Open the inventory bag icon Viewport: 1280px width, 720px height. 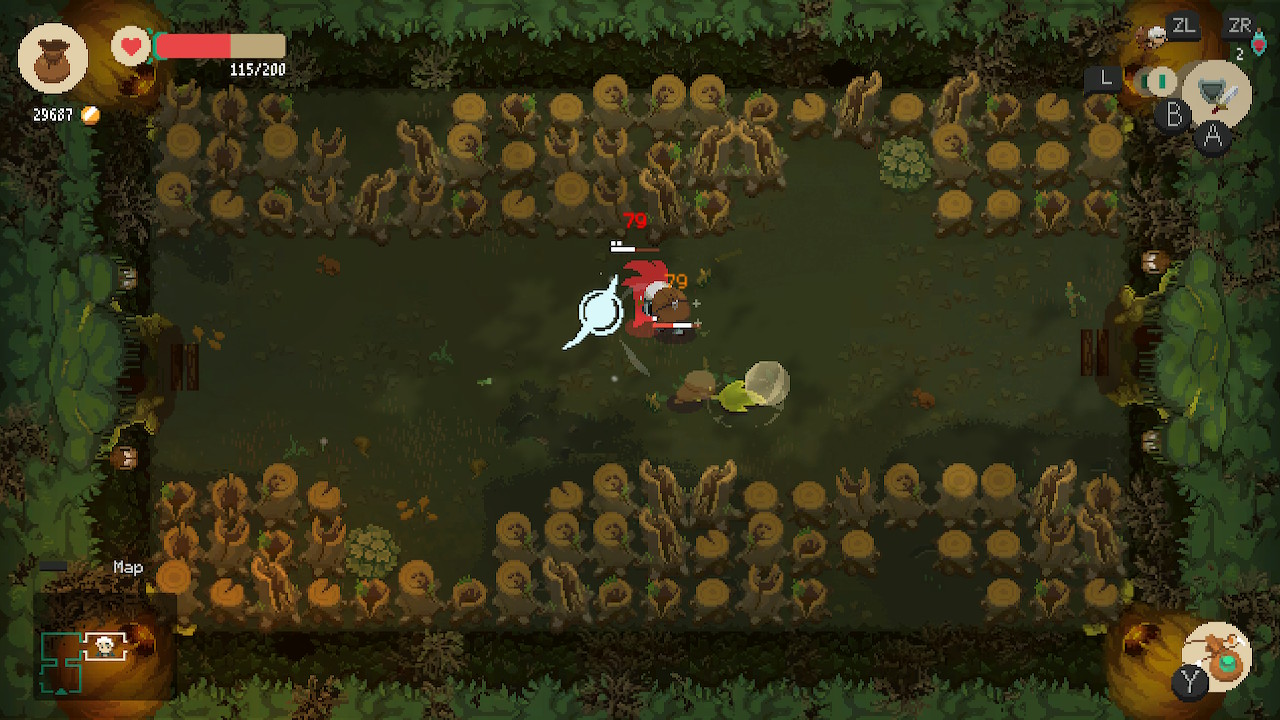[52, 59]
